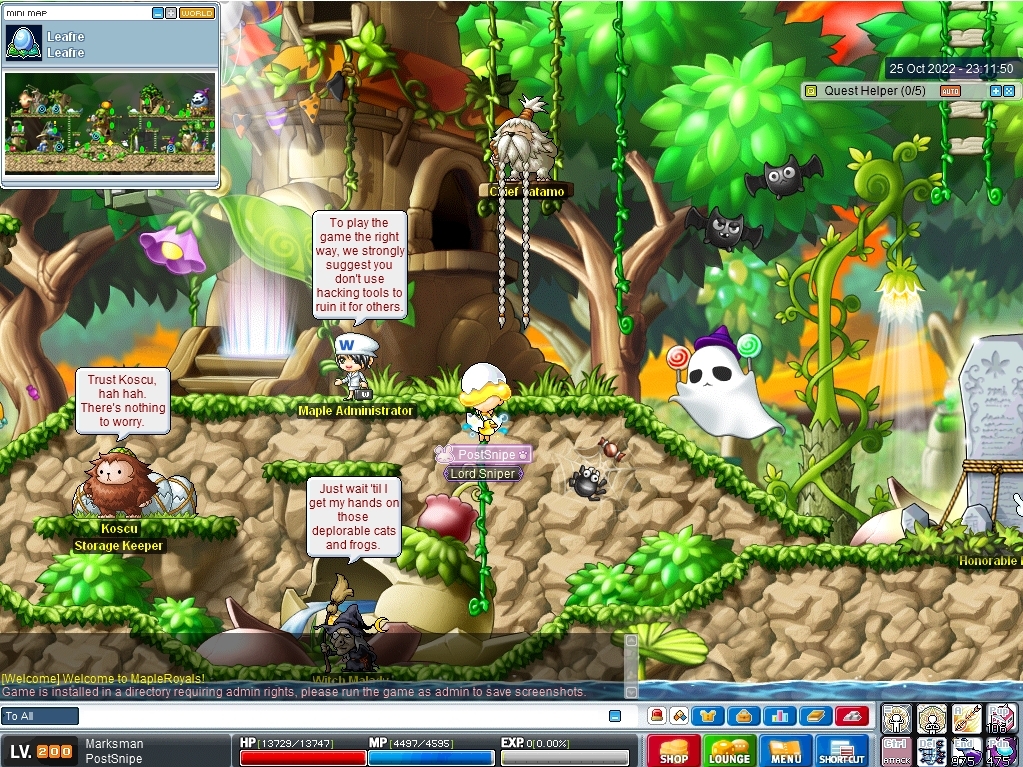Use the potion in the PDn quickslot

point(1001,751)
